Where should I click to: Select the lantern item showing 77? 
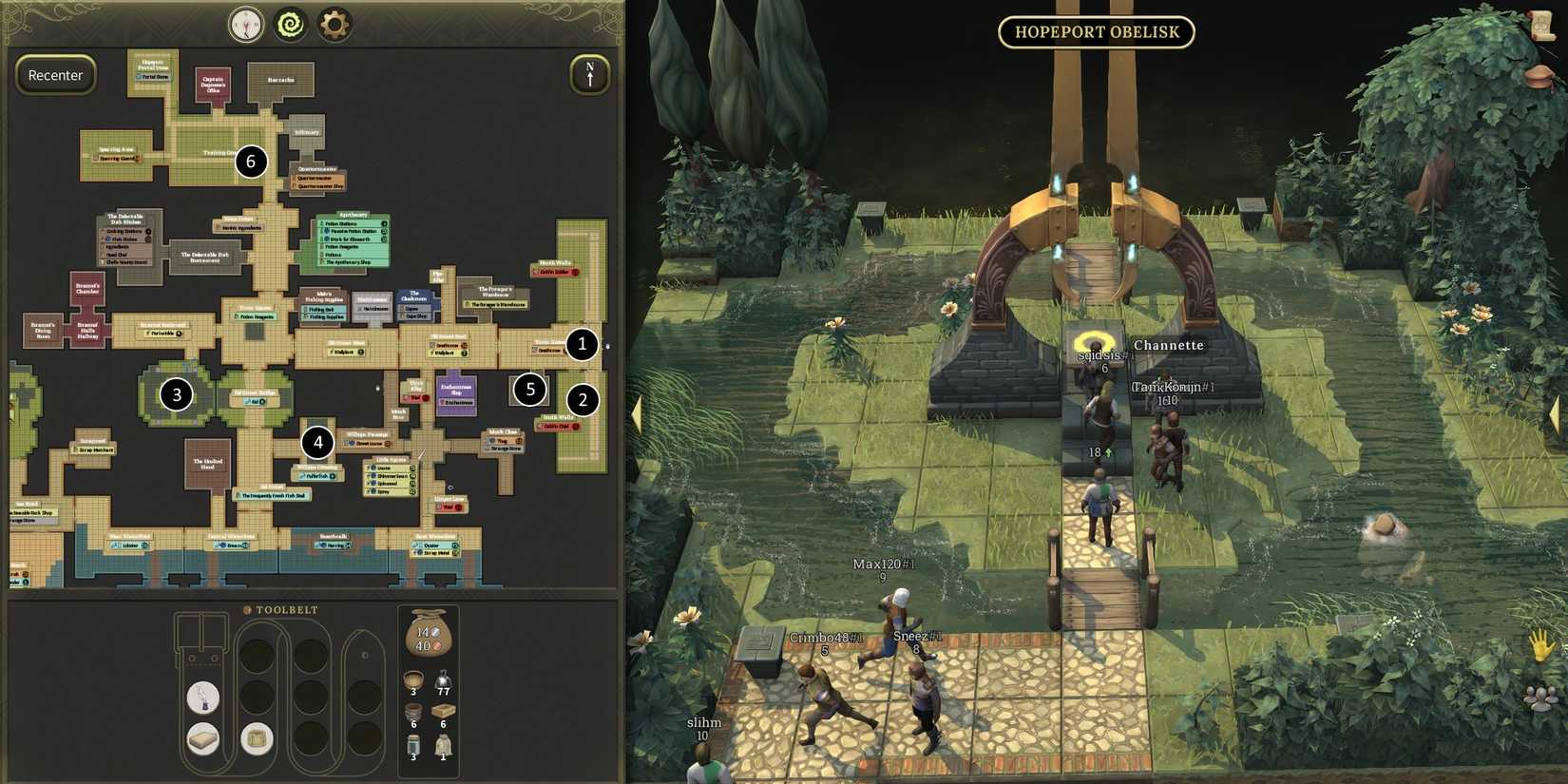click(x=443, y=680)
